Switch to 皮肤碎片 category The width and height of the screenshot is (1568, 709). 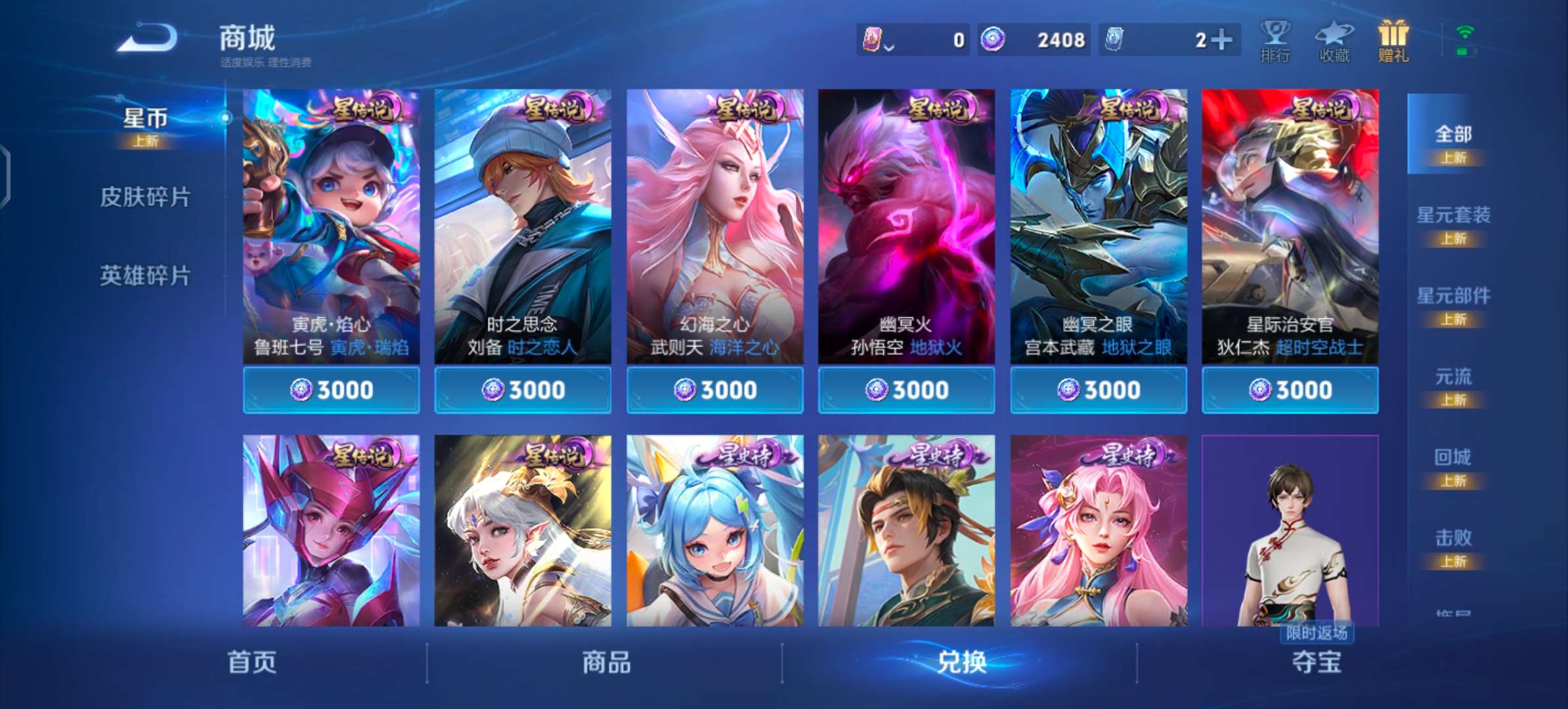pyautogui.click(x=144, y=198)
